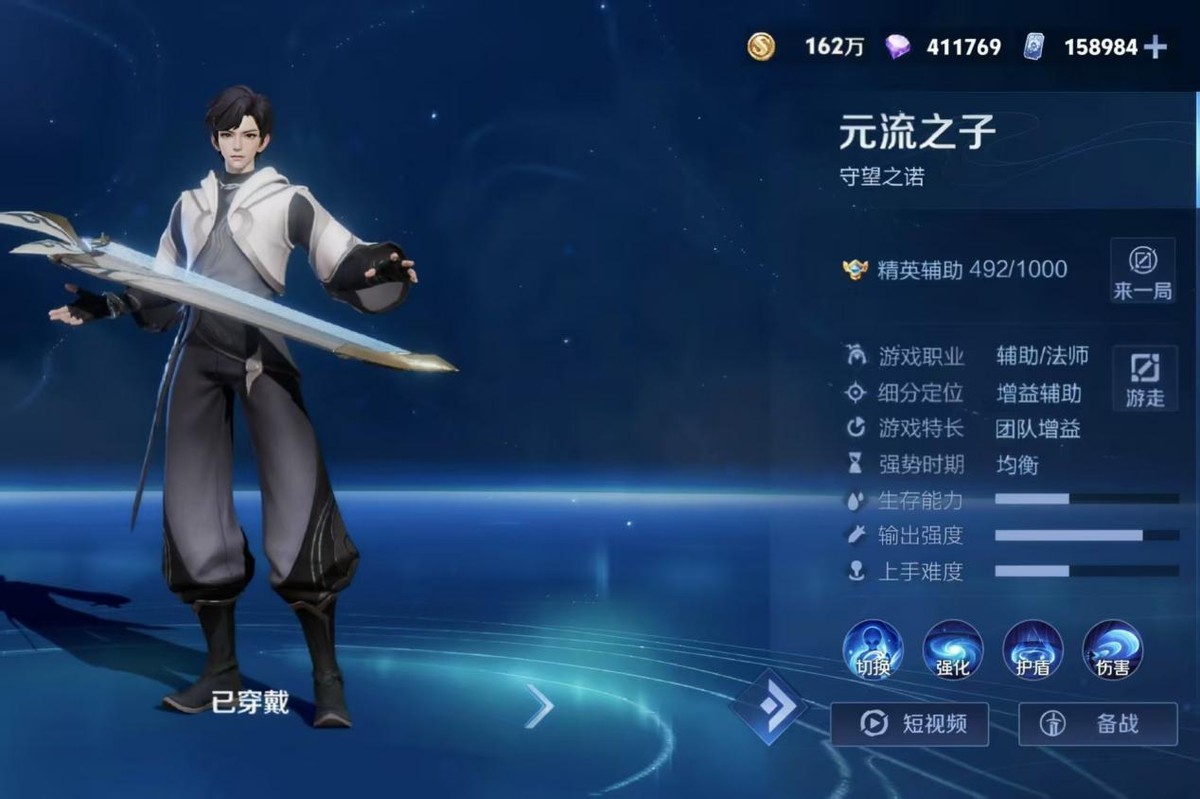The width and height of the screenshot is (1200, 799).
Task: Tap the diamond-shaped expand arrow button
Action: 768,707
